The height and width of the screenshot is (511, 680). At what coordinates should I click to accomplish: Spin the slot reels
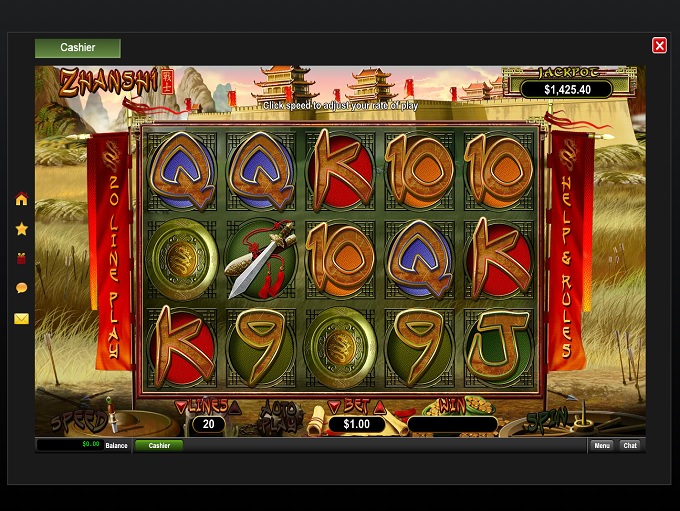point(546,418)
